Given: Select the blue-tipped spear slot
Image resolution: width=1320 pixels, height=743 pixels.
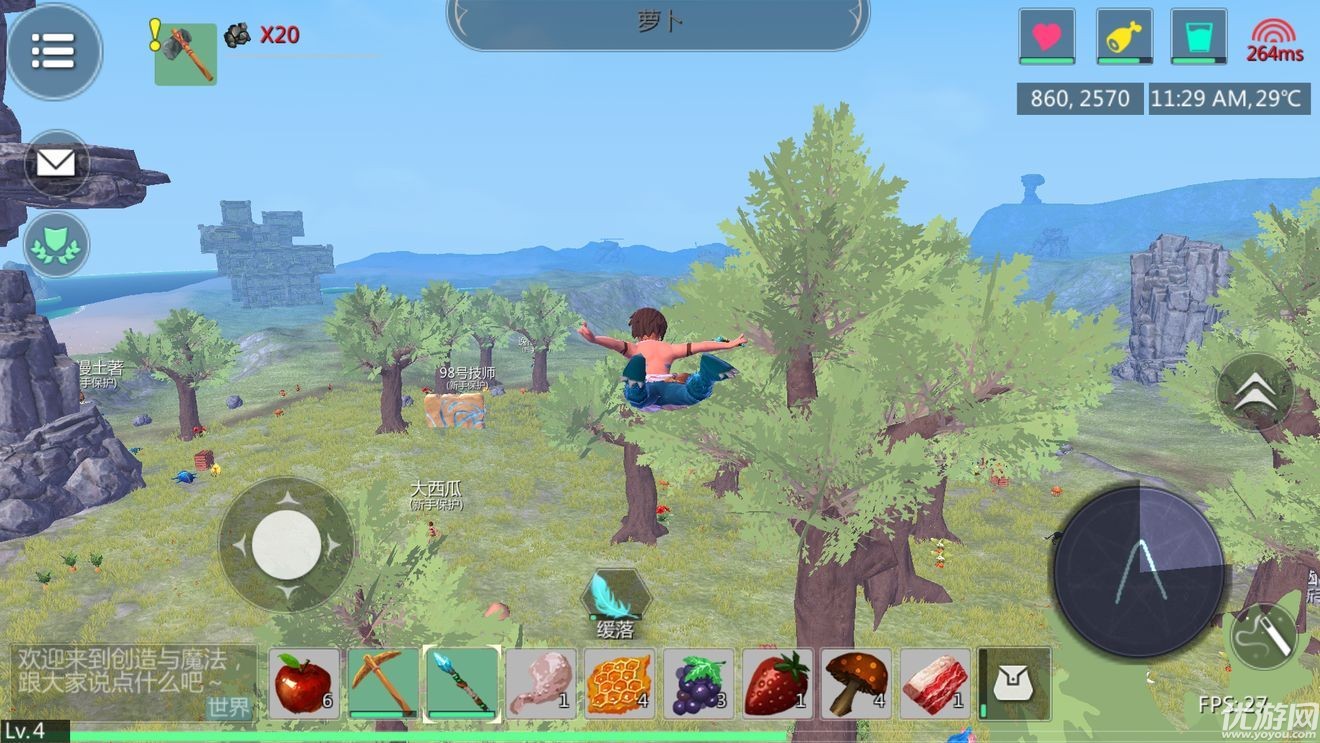Looking at the screenshot, I should coord(461,683).
